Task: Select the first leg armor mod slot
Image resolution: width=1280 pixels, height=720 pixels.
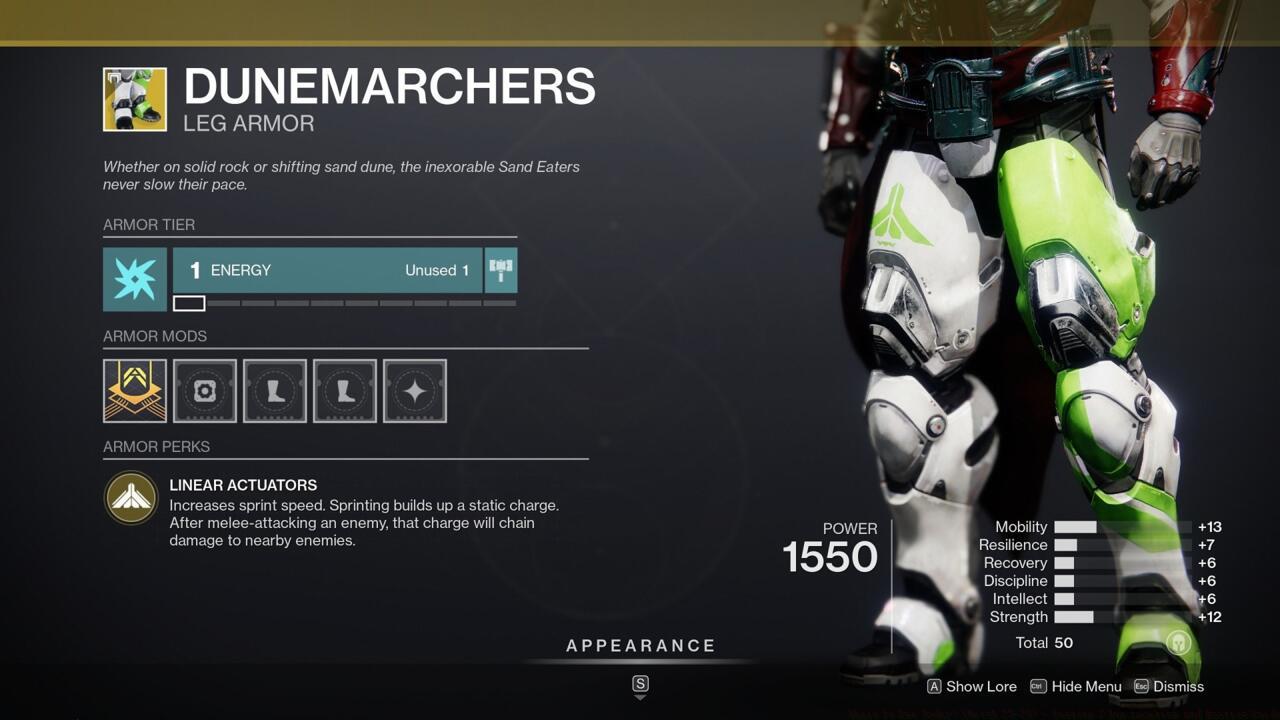Action: coord(274,390)
